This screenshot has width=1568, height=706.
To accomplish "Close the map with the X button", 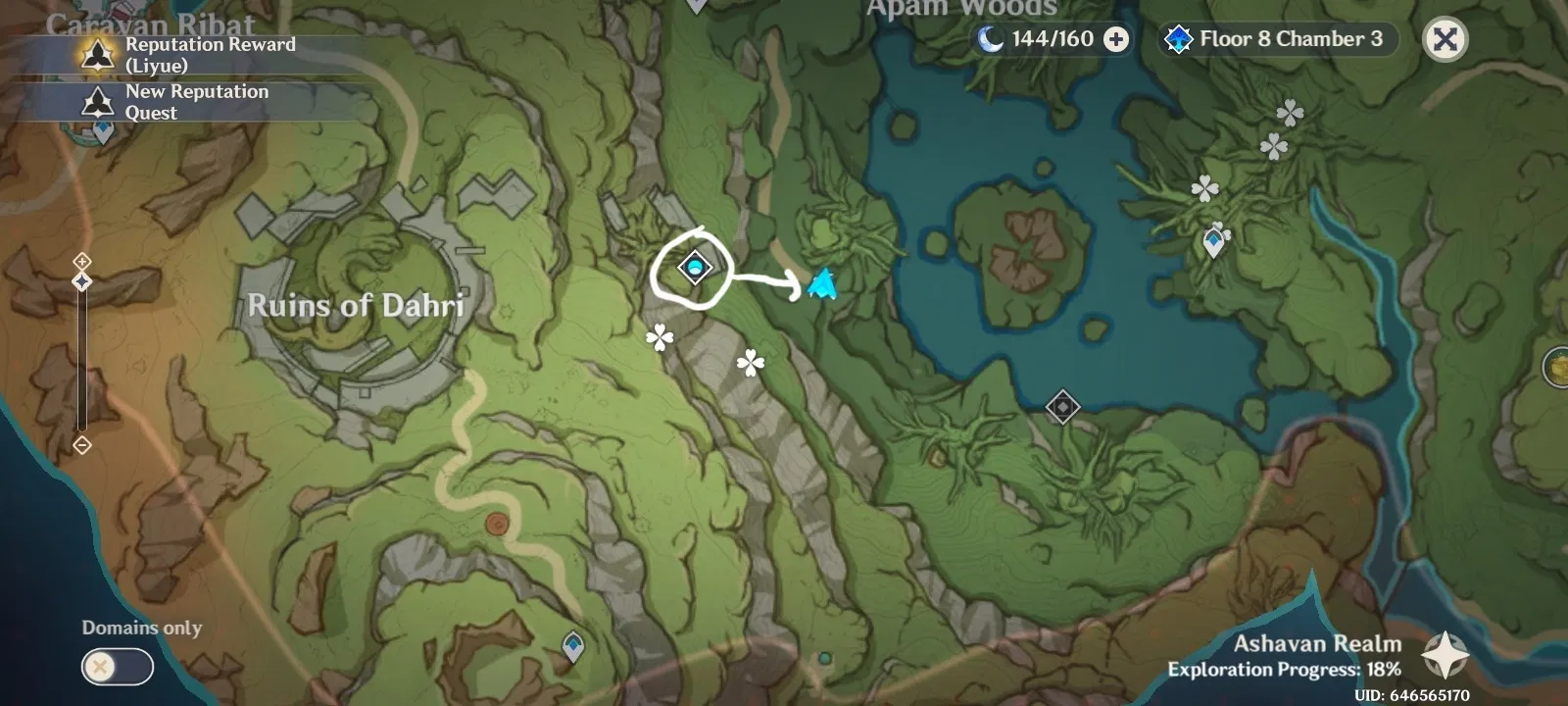I will (1445, 40).
